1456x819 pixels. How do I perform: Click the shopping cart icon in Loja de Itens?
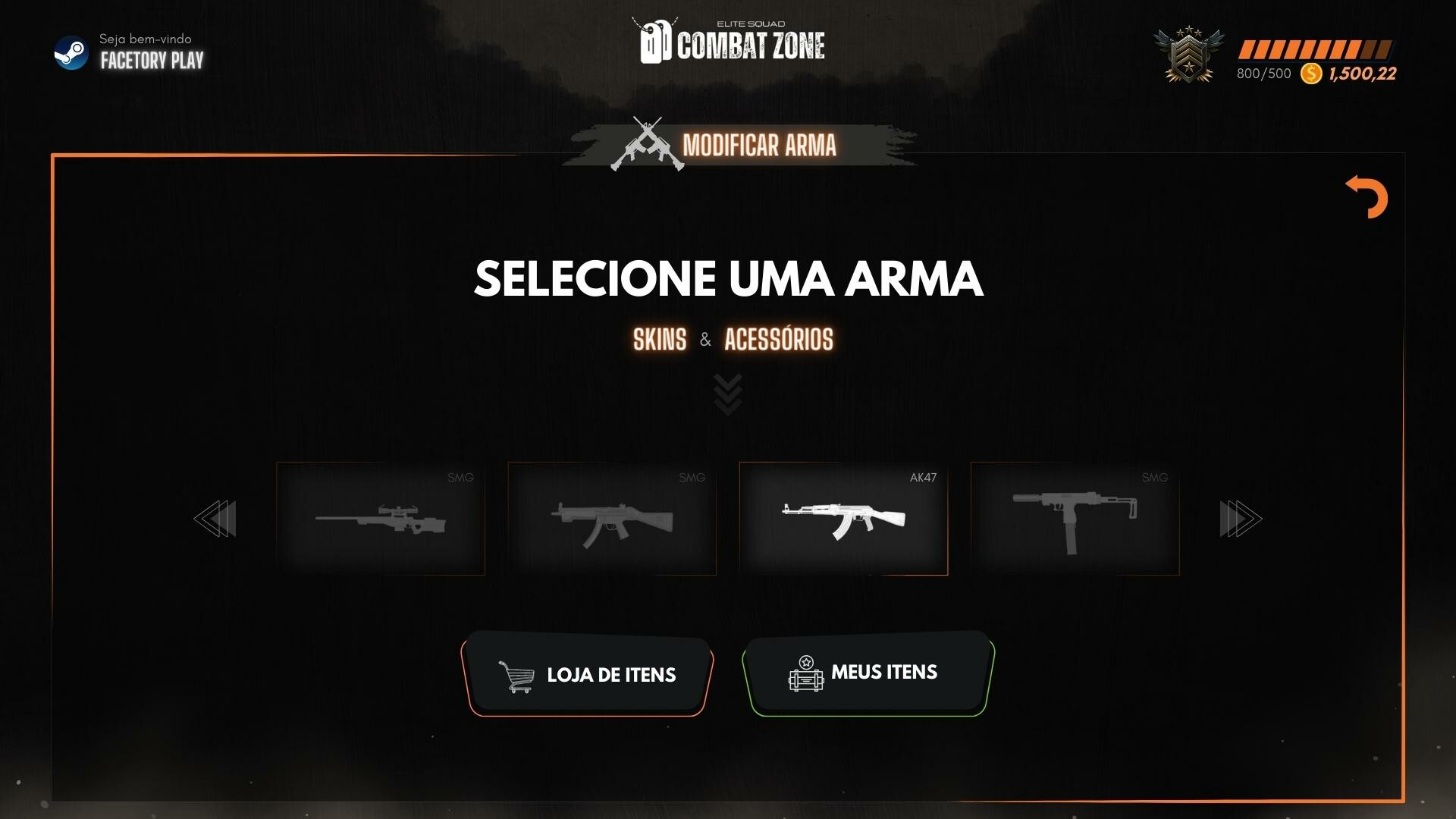pos(515,674)
